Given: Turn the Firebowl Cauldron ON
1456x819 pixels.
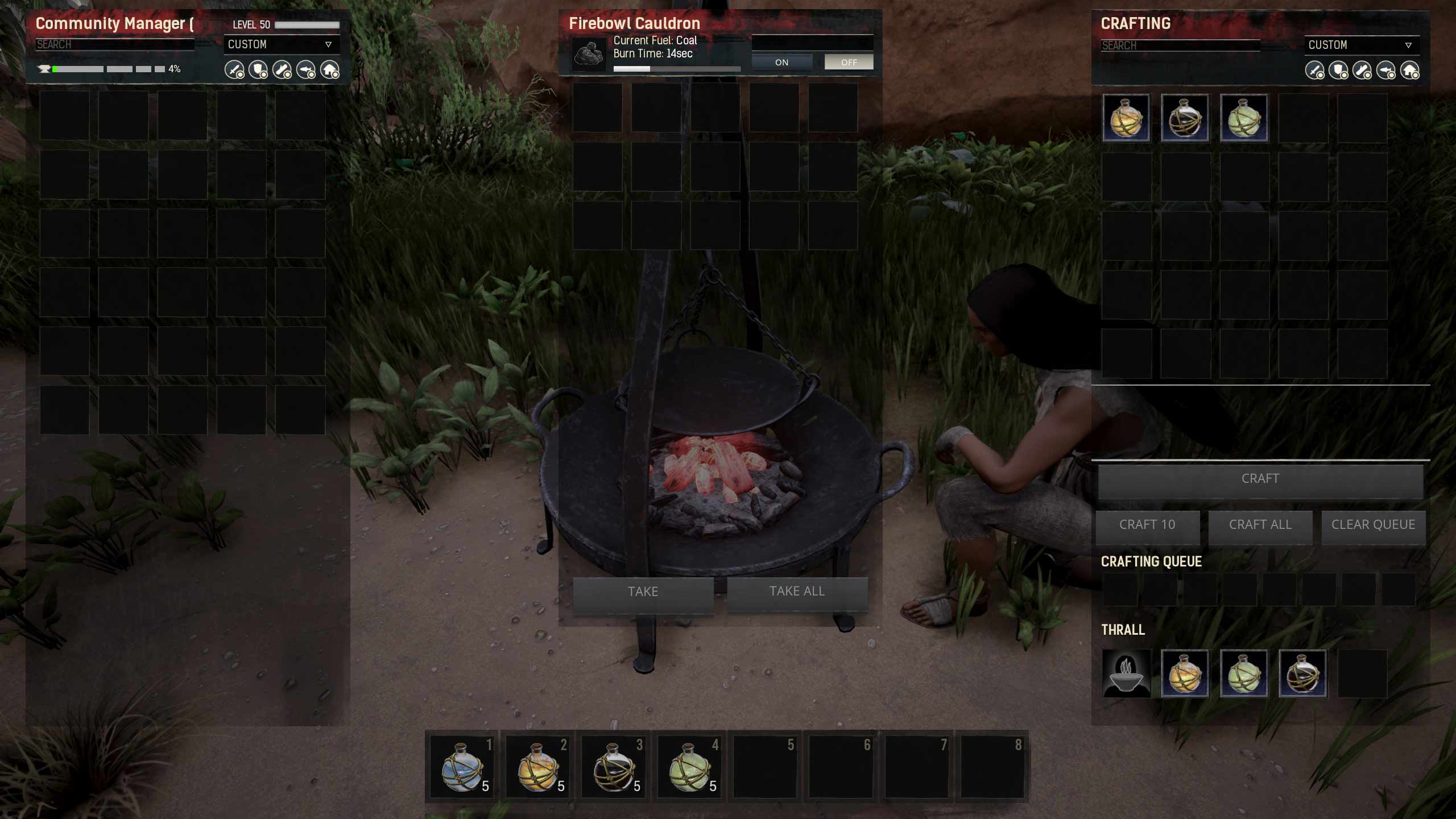Looking at the screenshot, I should [x=781, y=62].
